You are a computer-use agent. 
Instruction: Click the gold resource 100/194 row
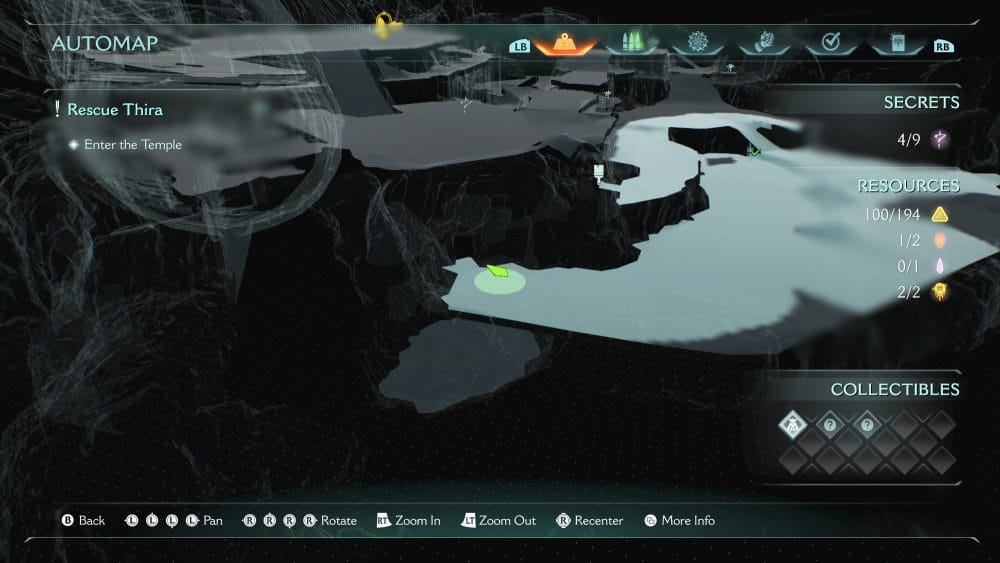pos(906,215)
